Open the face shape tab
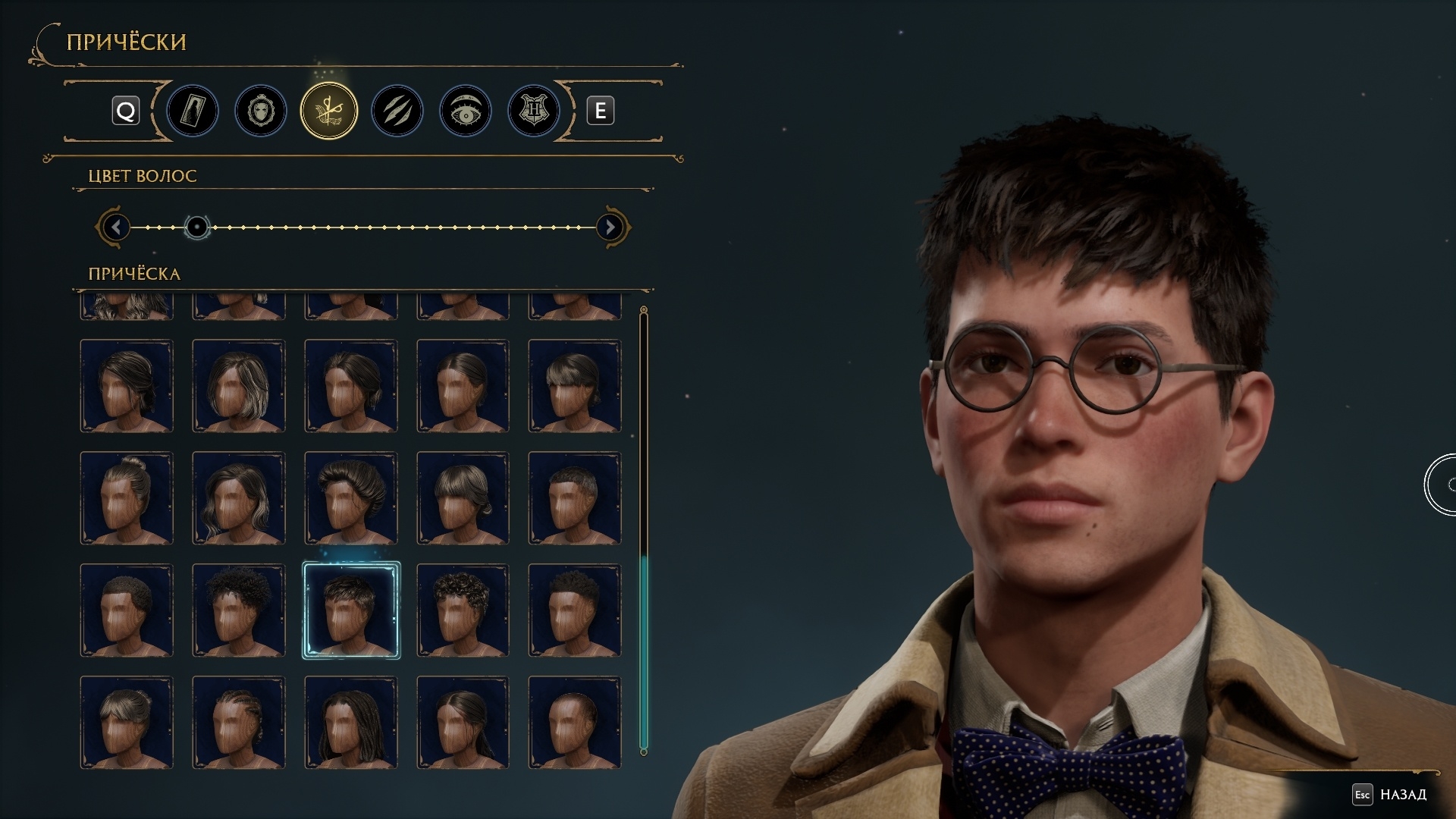Image resolution: width=1456 pixels, height=819 pixels. pyautogui.click(x=261, y=111)
